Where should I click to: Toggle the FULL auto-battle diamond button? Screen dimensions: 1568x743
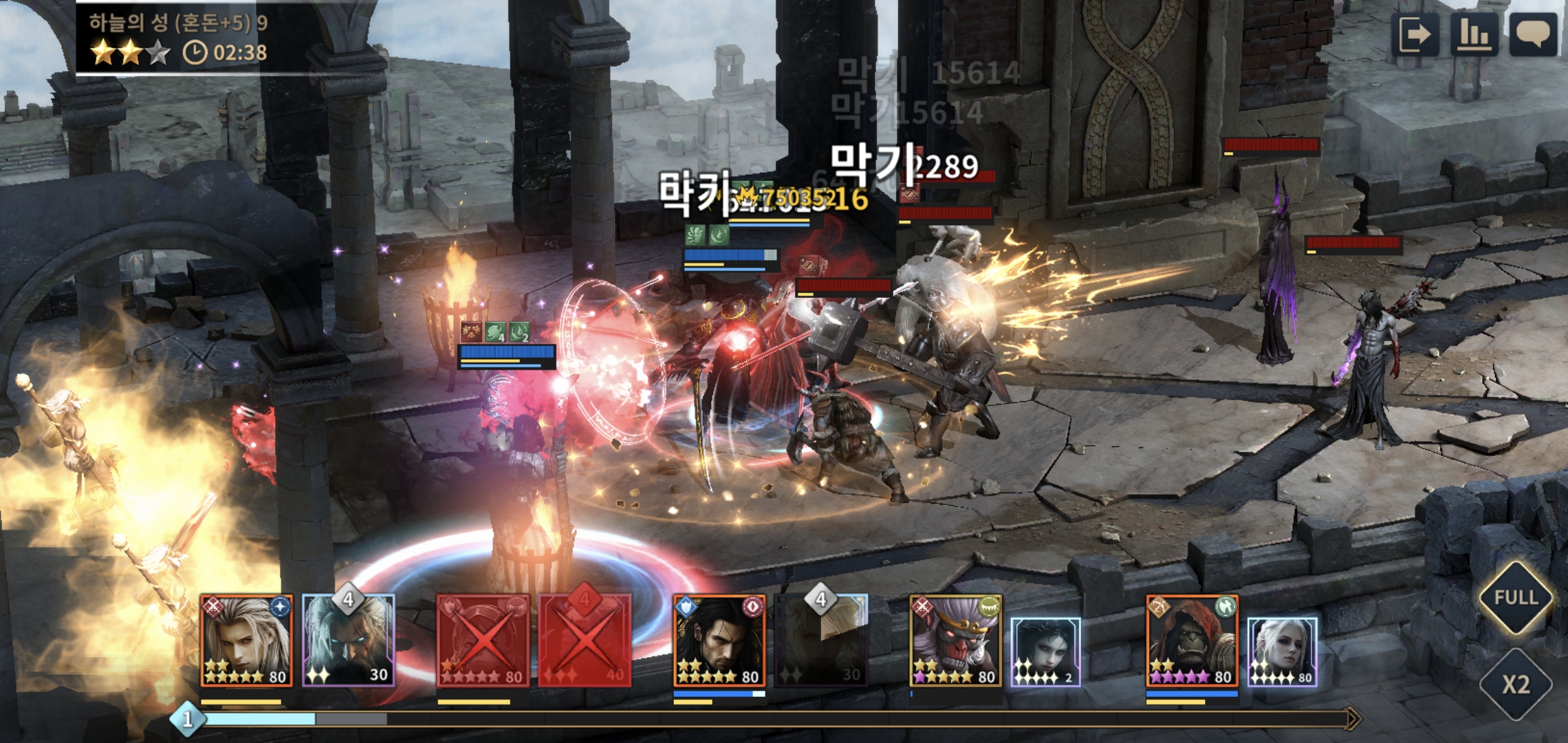[x=1516, y=597]
